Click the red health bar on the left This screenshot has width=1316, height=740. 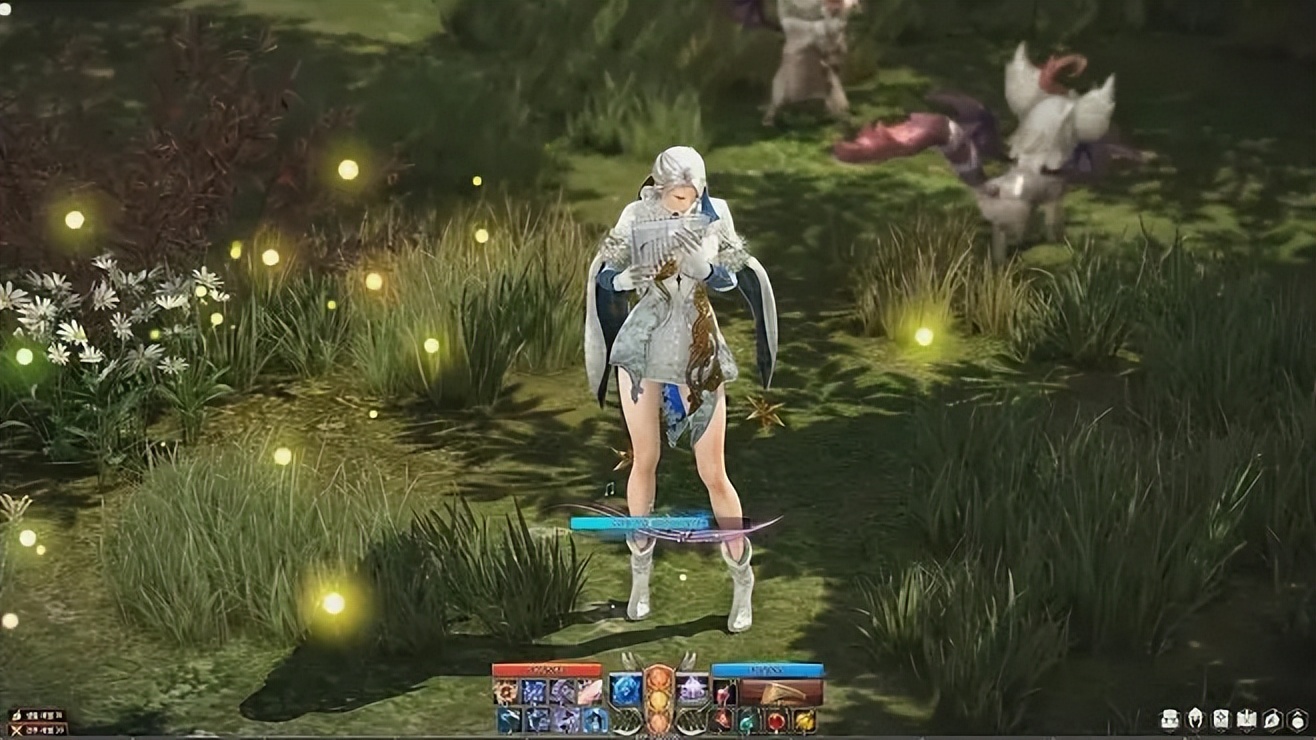[x=547, y=667]
